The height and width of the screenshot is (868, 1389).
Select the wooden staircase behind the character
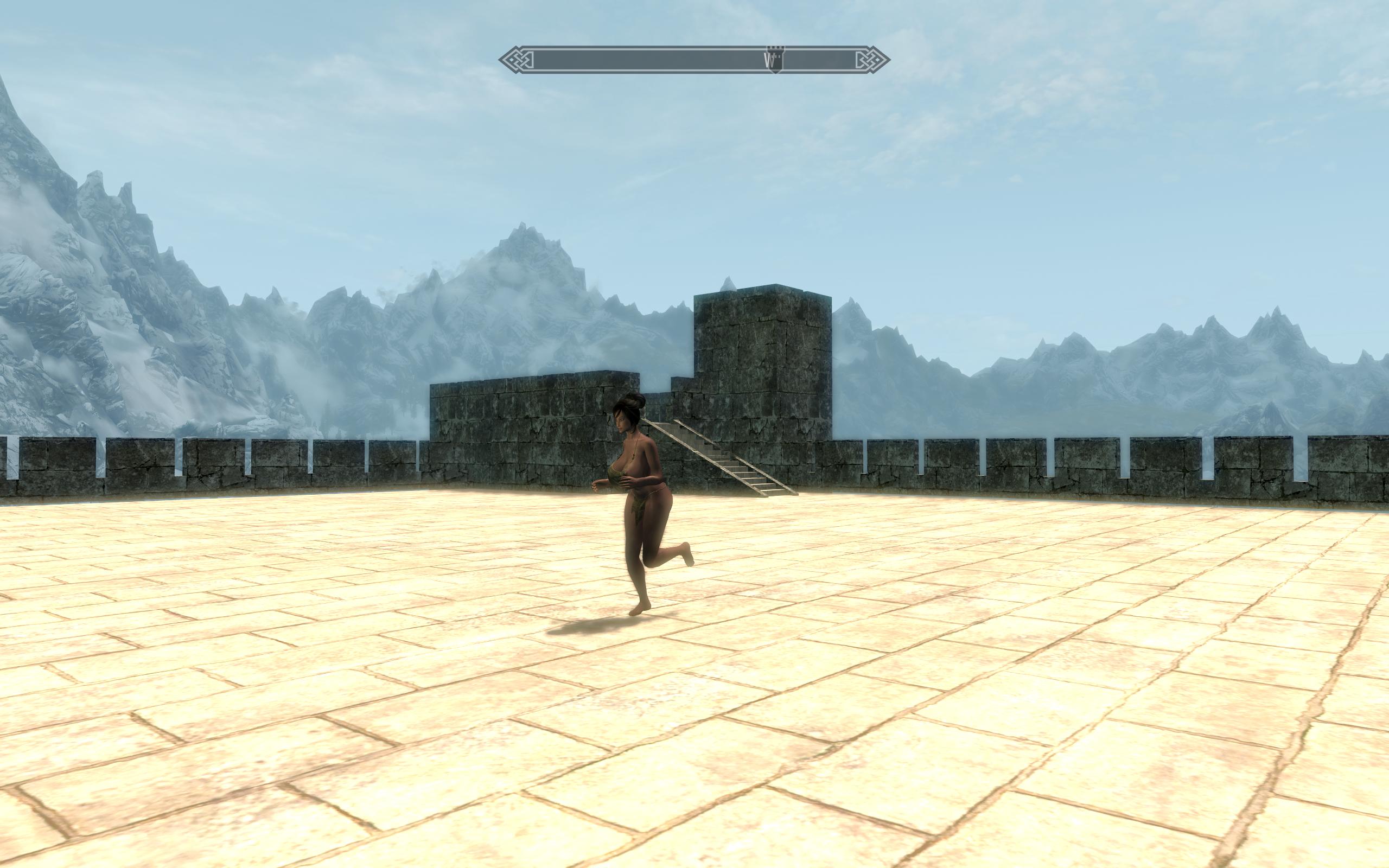729,465
